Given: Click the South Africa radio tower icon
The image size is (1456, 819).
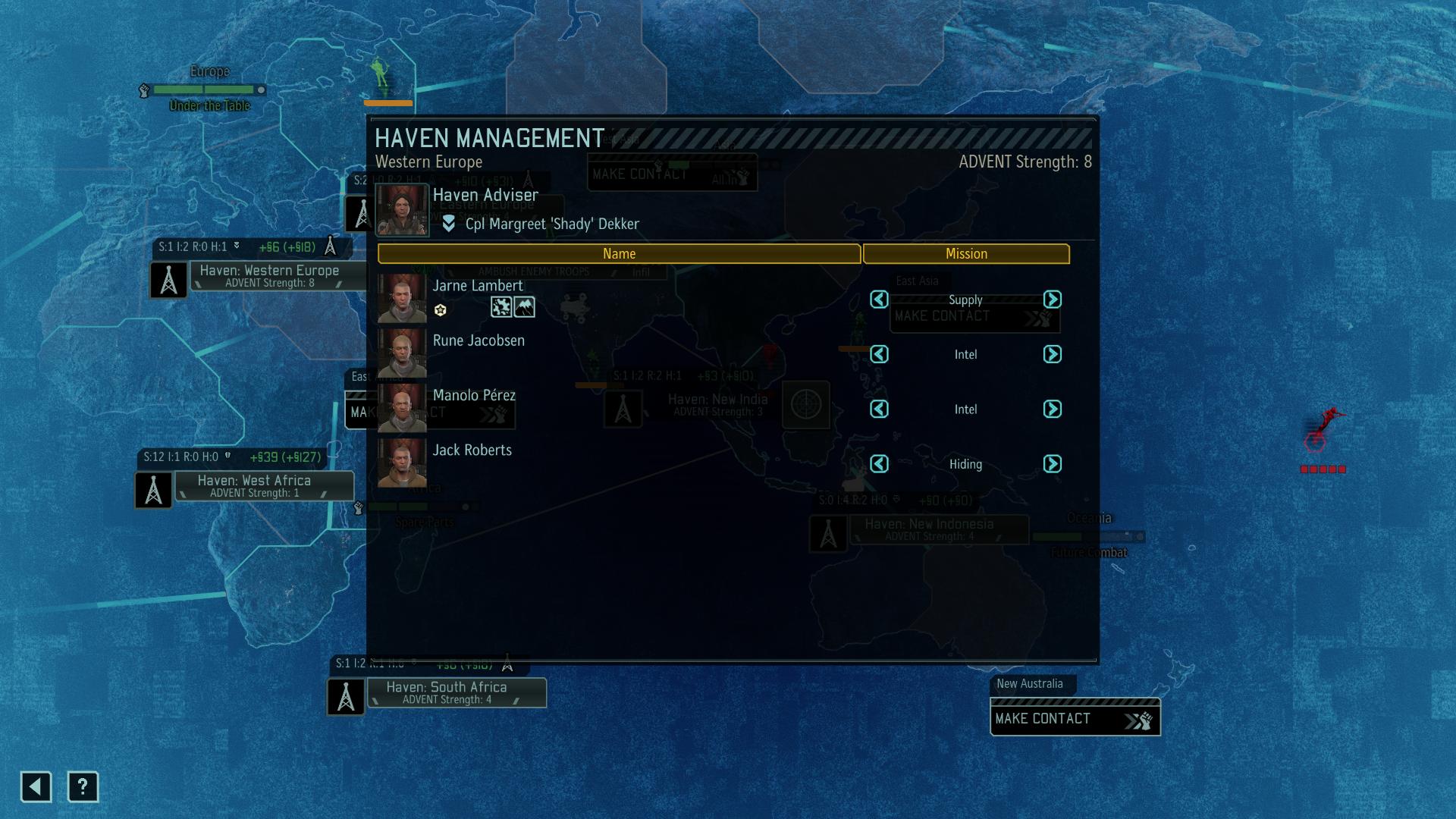Looking at the screenshot, I should tap(346, 697).
